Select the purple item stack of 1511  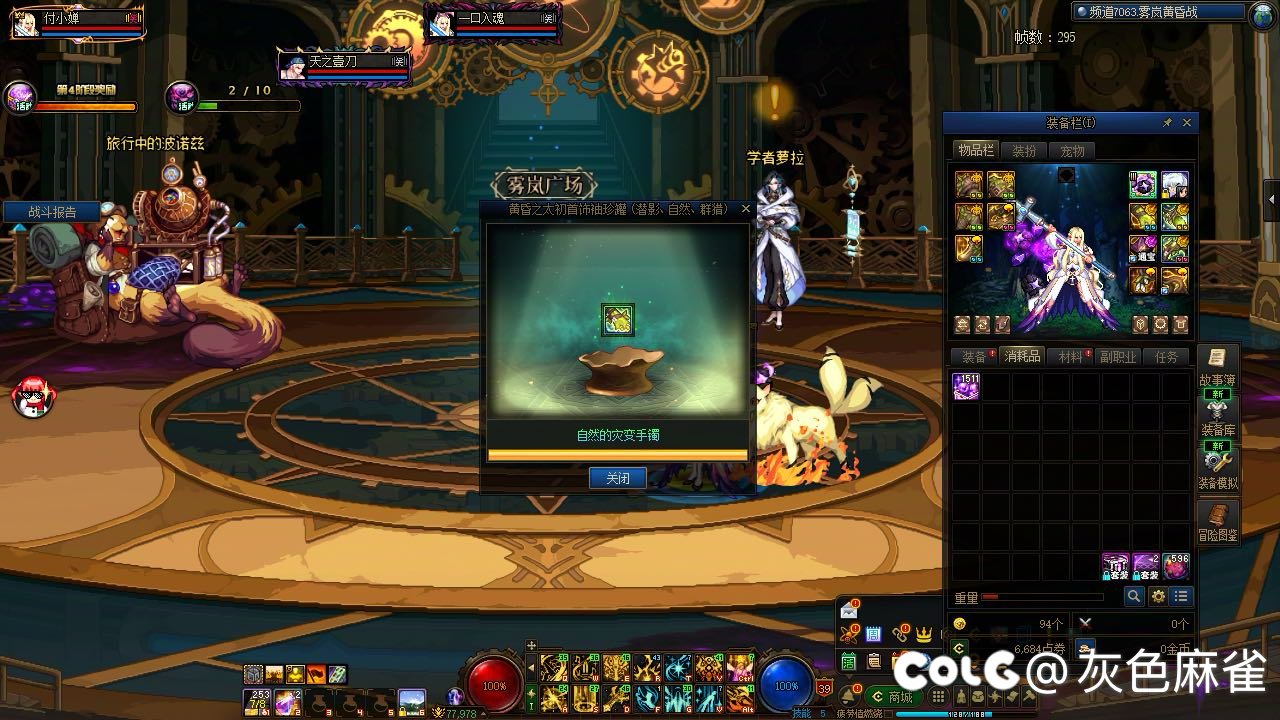pyautogui.click(x=966, y=387)
